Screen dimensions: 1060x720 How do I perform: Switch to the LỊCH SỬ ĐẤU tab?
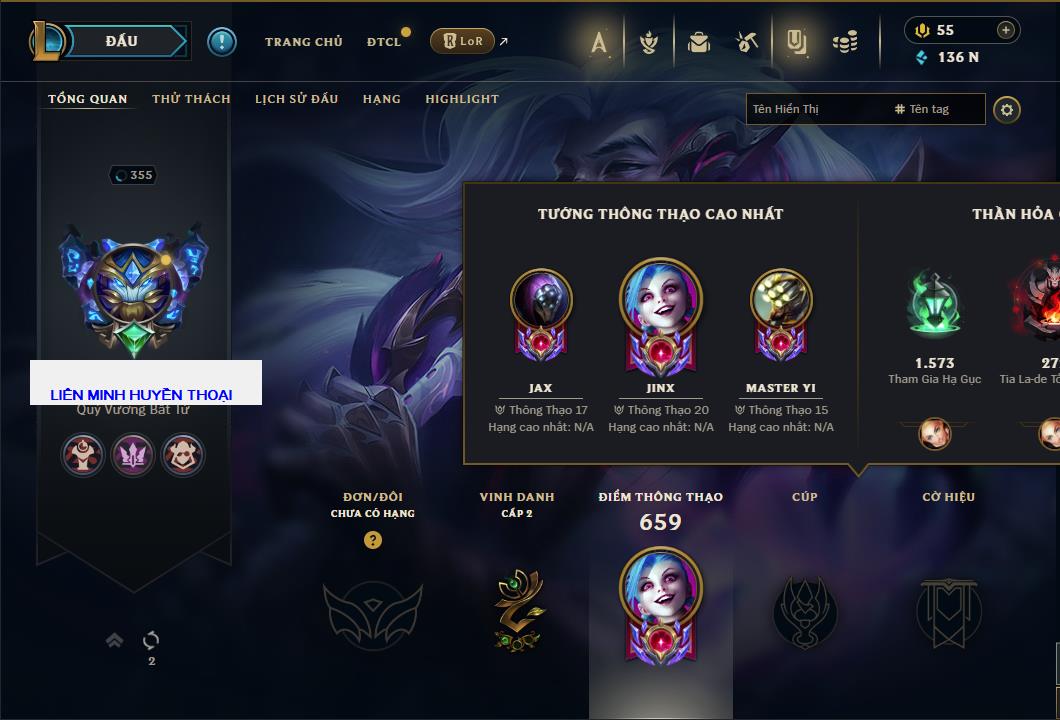[296, 99]
